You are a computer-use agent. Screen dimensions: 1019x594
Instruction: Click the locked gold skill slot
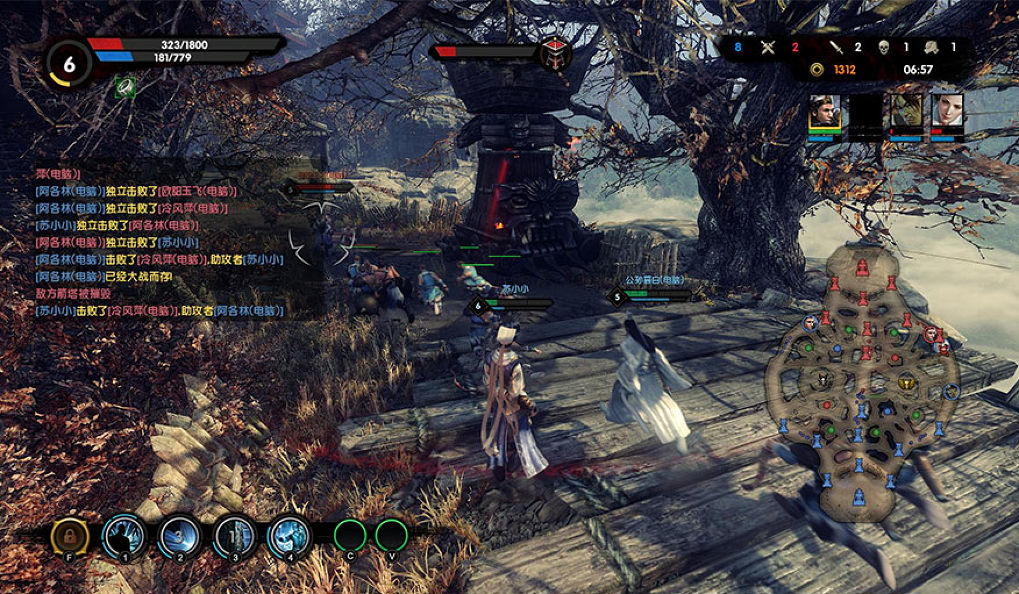click(x=70, y=537)
